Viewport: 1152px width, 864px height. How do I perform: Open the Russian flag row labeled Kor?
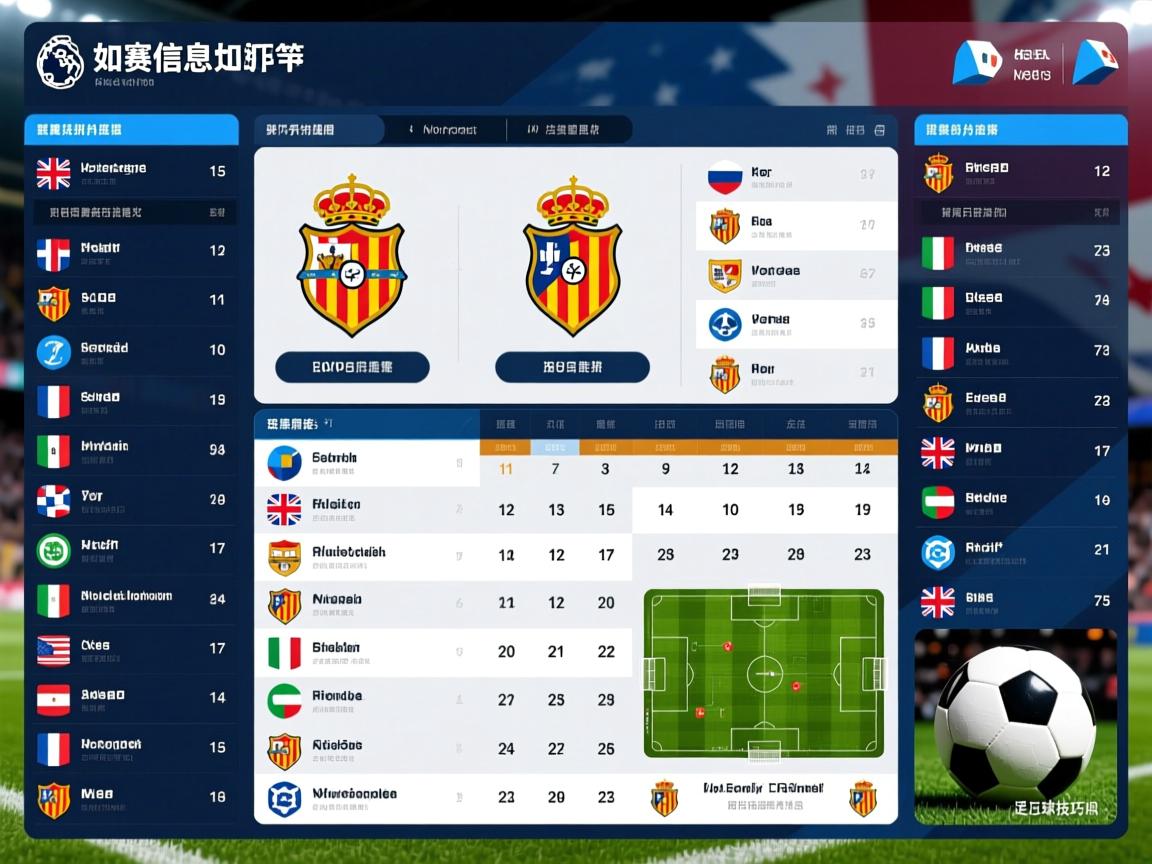pyautogui.click(x=796, y=177)
